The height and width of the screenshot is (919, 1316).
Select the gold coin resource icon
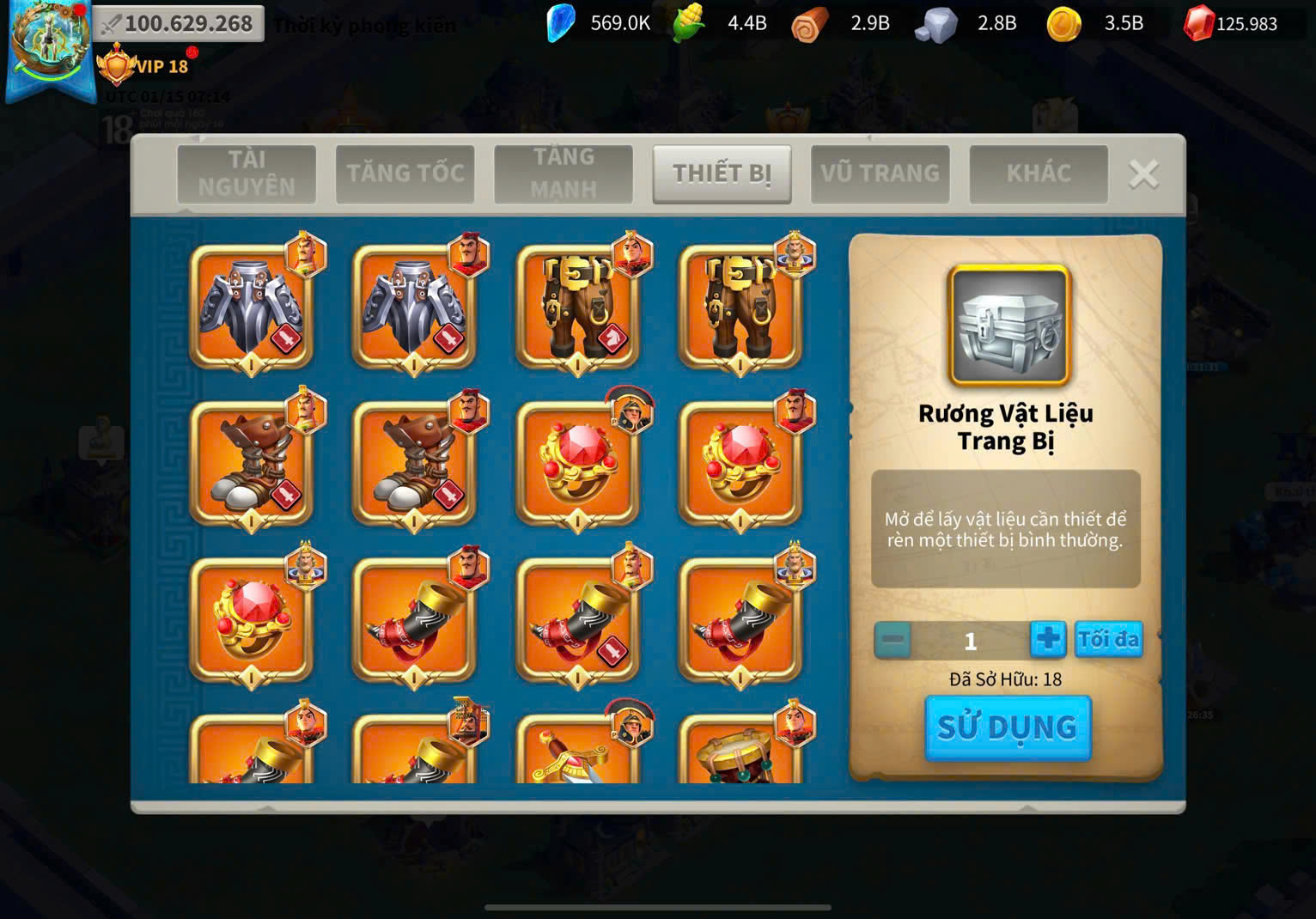click(x=1063, y=24)
